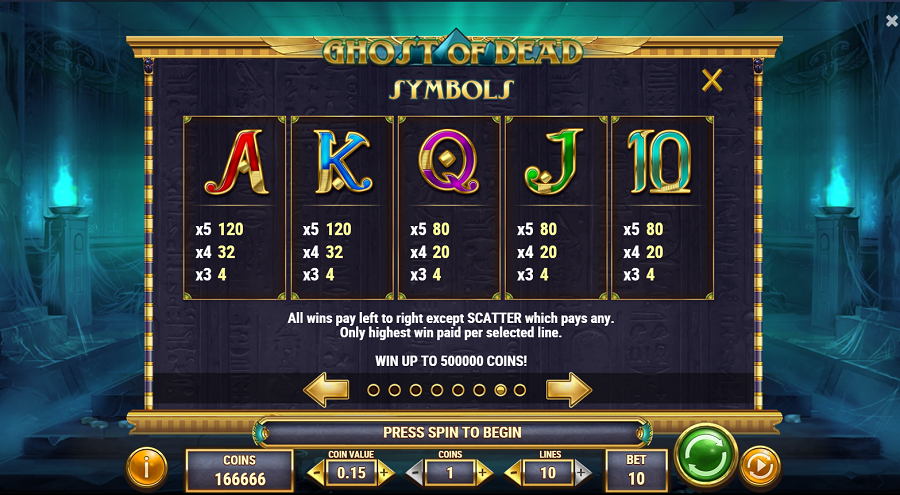
Task: Lower the number of coins
Action: click(x=414, y=472)
